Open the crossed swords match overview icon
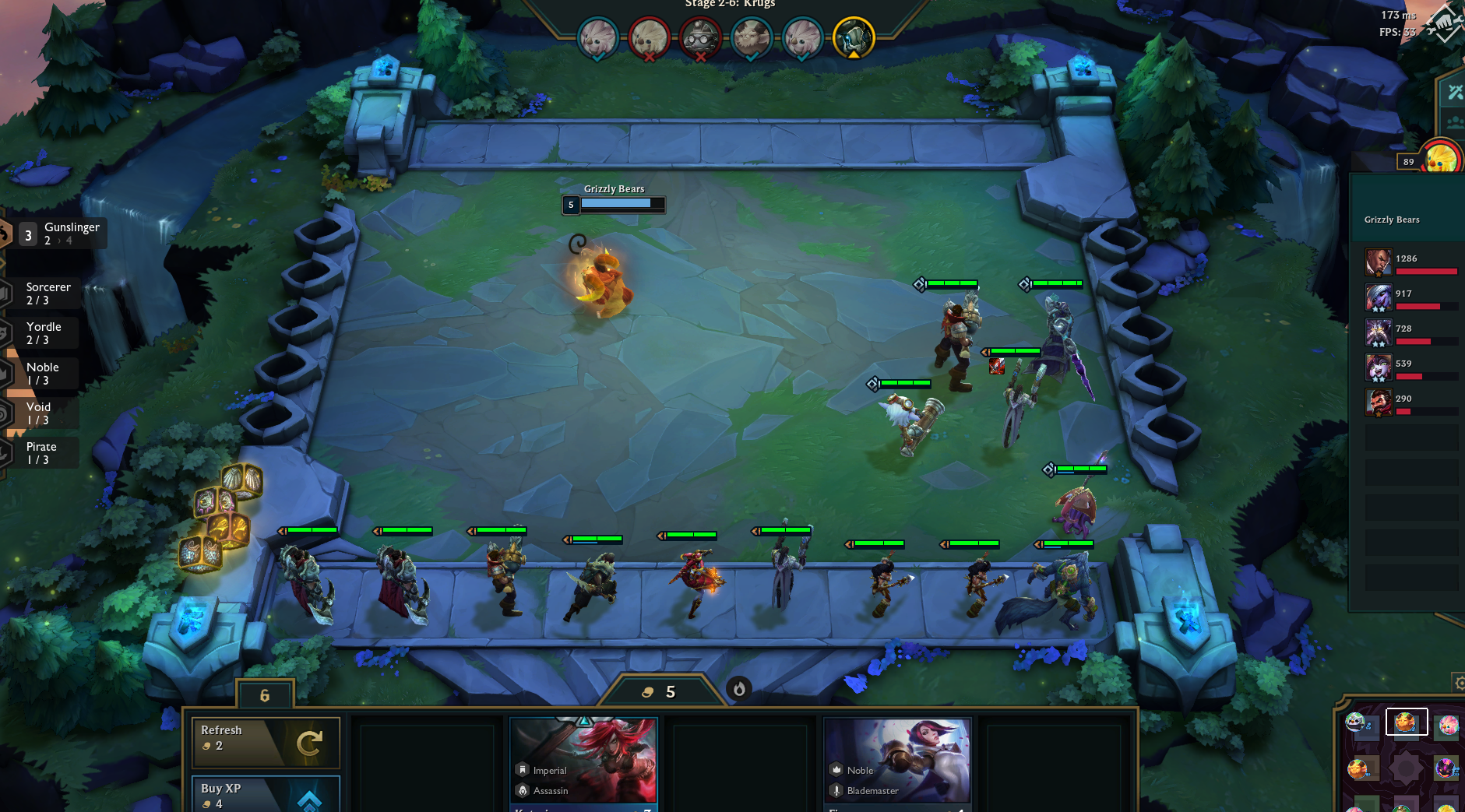The image size is (1465, 812). point(1455,93)
